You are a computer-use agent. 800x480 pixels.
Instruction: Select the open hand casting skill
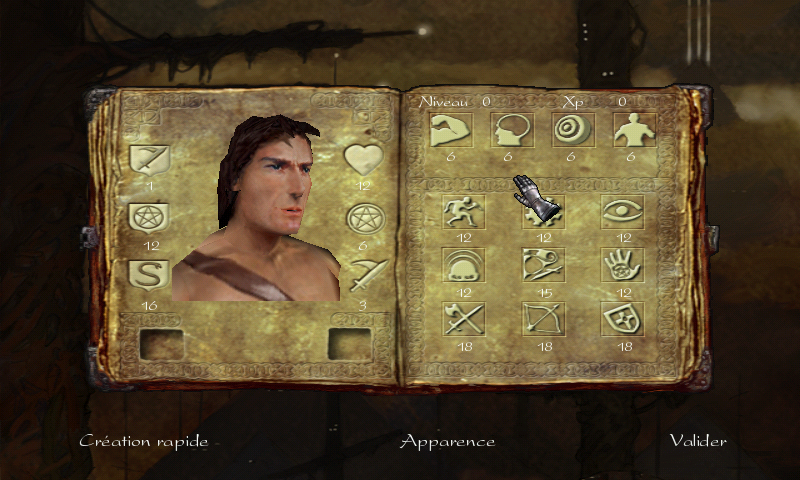622,265
